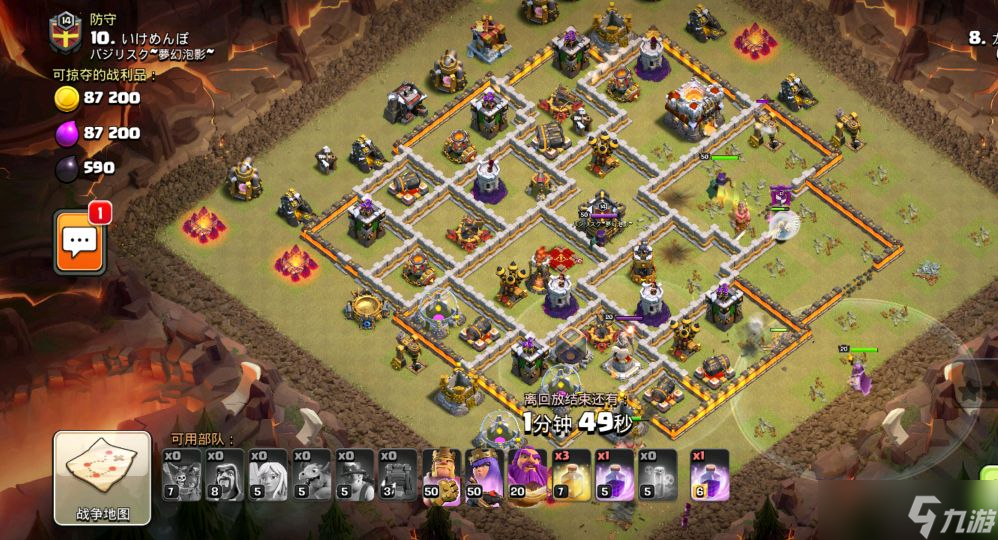Open the war map (战争地图)
Image resolution: width=998 pixels, height=540 pixels.
(x=102, y=478)
